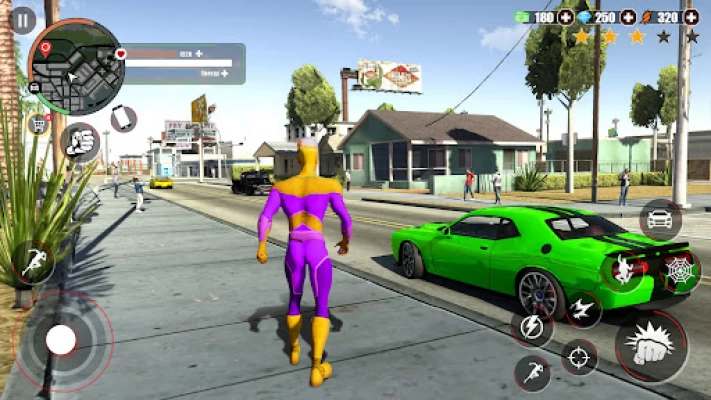Viewport: 711px width, 400px height.
Task: Toggle the crosshair aim mode
Action: pos(579,357)
